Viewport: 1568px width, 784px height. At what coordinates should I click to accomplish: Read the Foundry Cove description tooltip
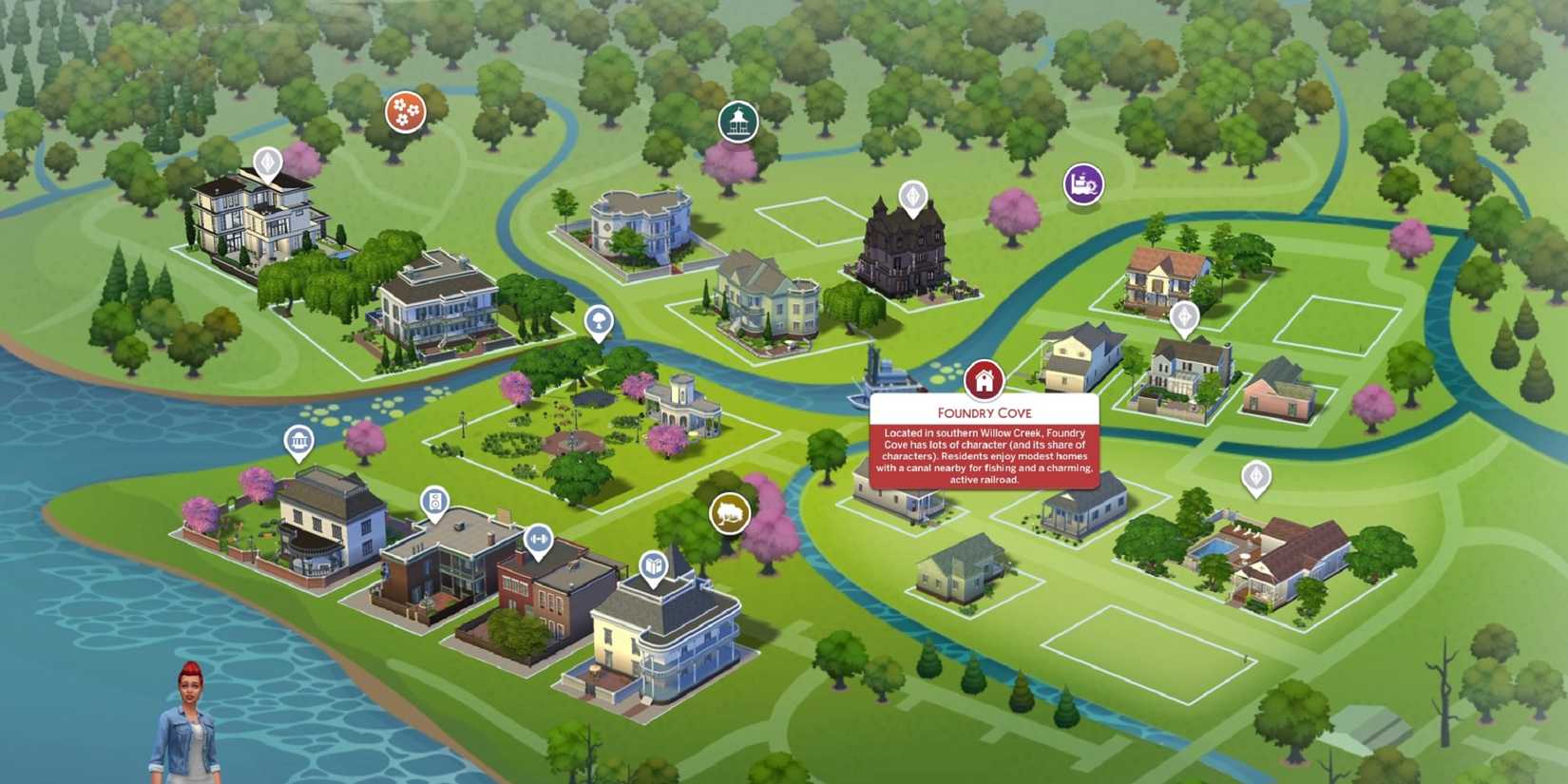coord(985,458)
